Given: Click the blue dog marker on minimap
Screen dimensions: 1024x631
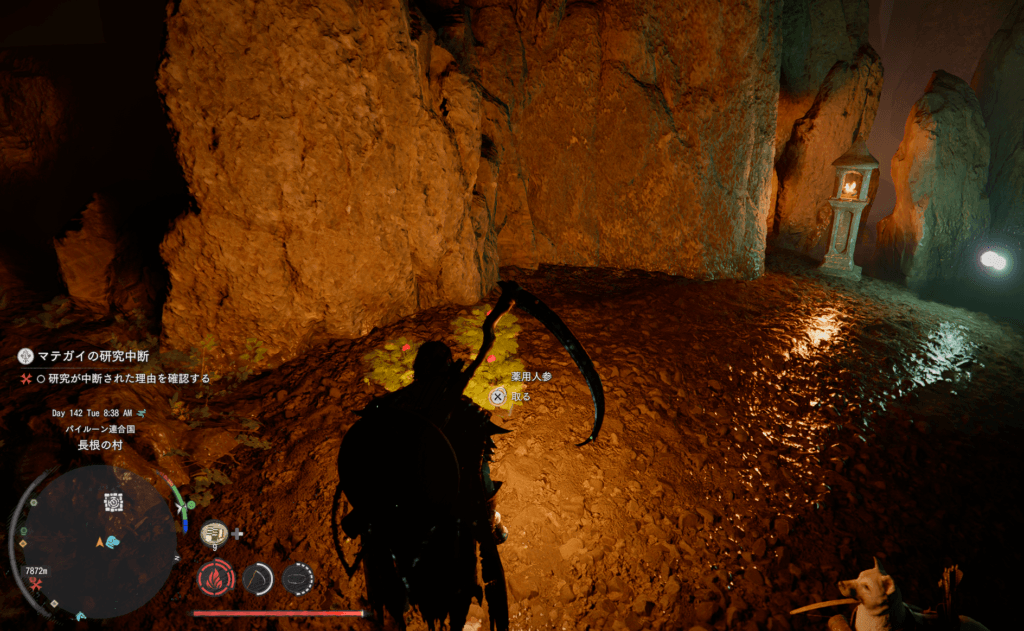Looking at the screenshot, I should [112, 541].
